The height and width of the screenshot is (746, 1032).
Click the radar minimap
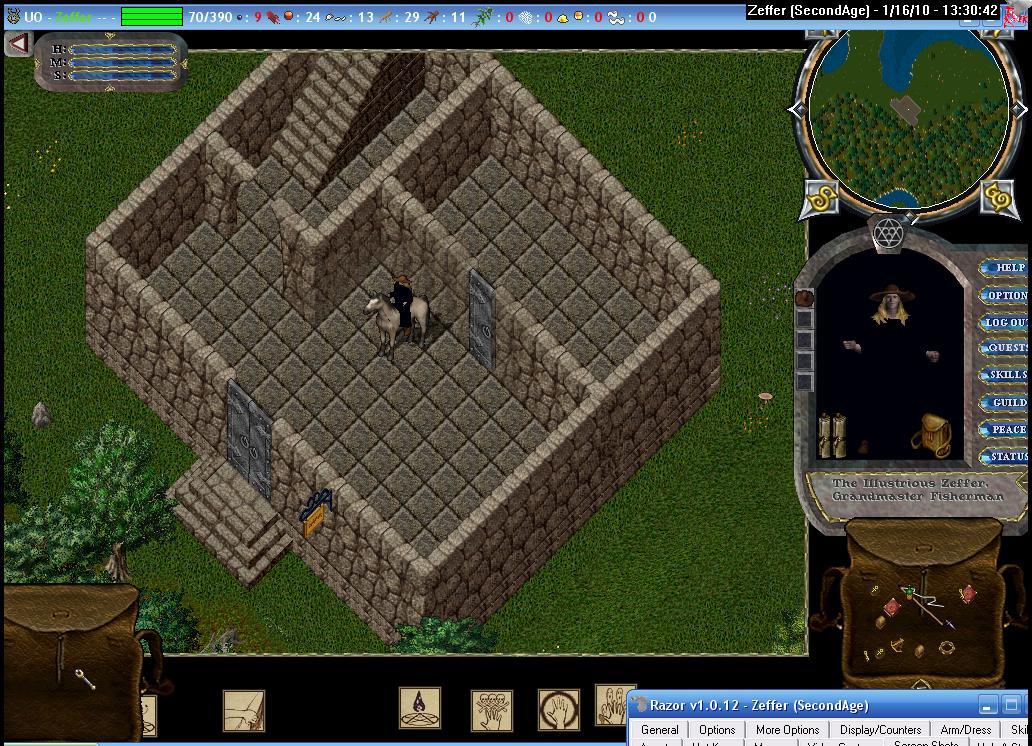(907, 115)
